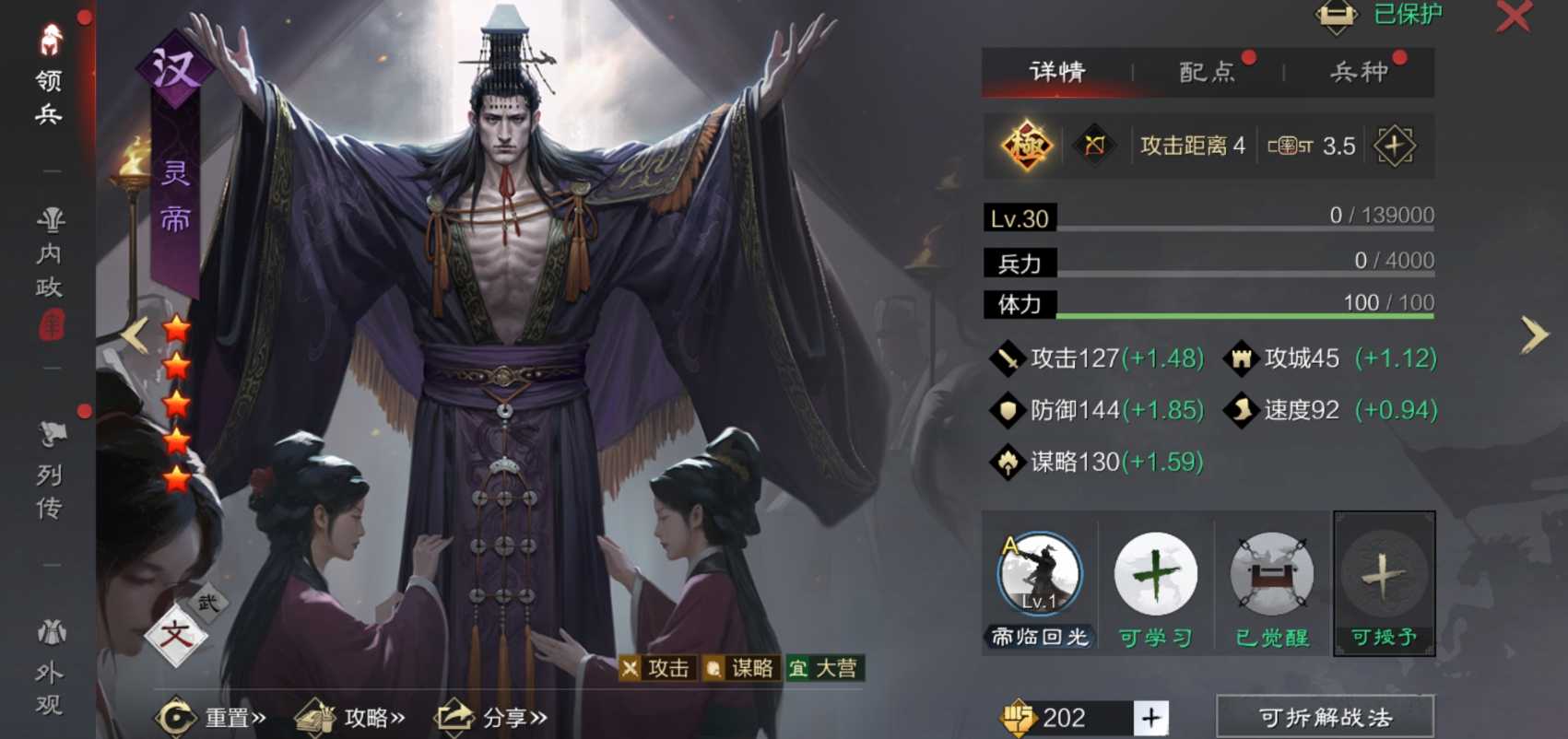Open the 帝临回光 Lv.1 skill icon

coord(1039,573)
